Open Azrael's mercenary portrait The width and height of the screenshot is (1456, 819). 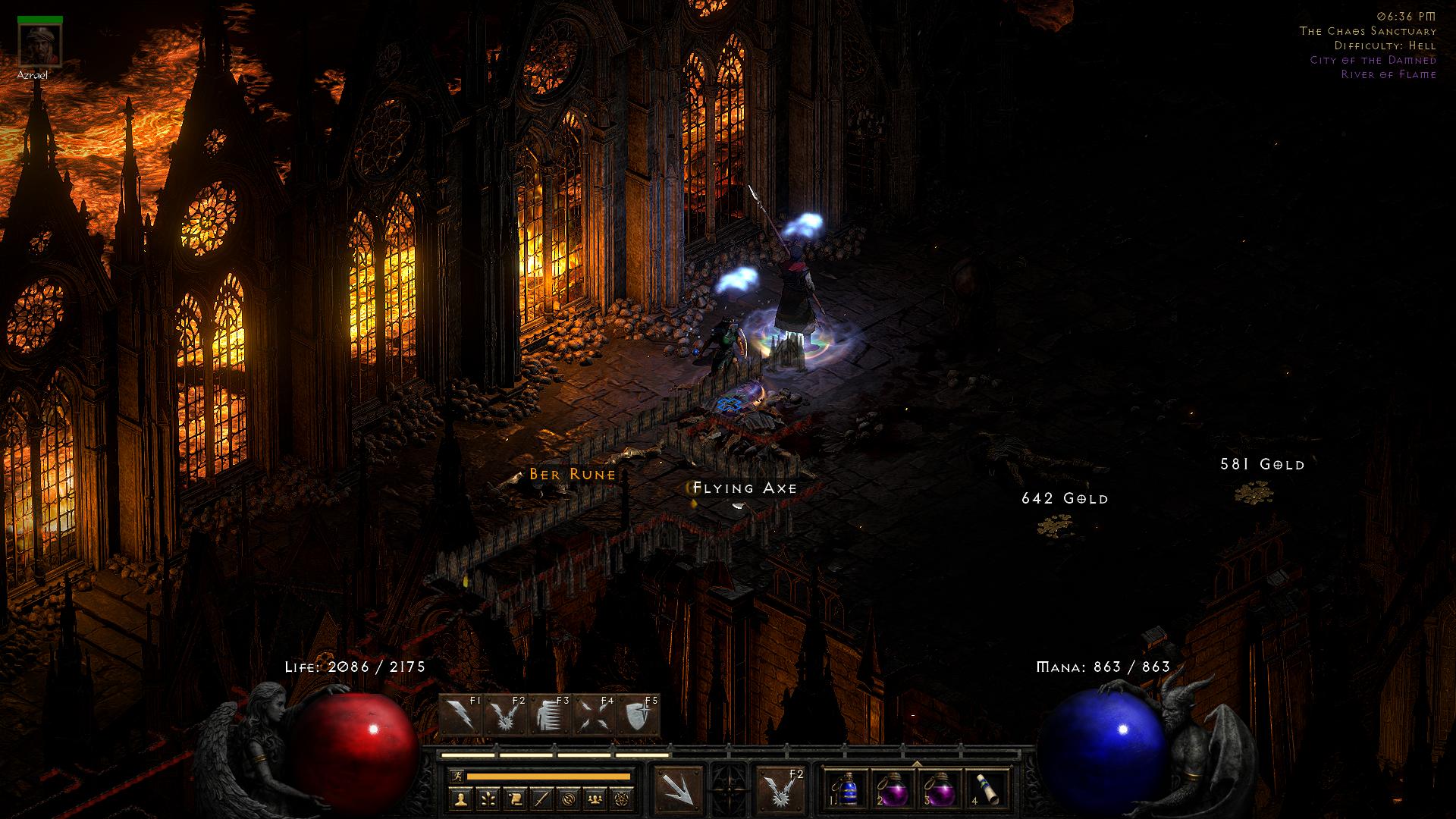pyautogui.click(x=40, y=45)
